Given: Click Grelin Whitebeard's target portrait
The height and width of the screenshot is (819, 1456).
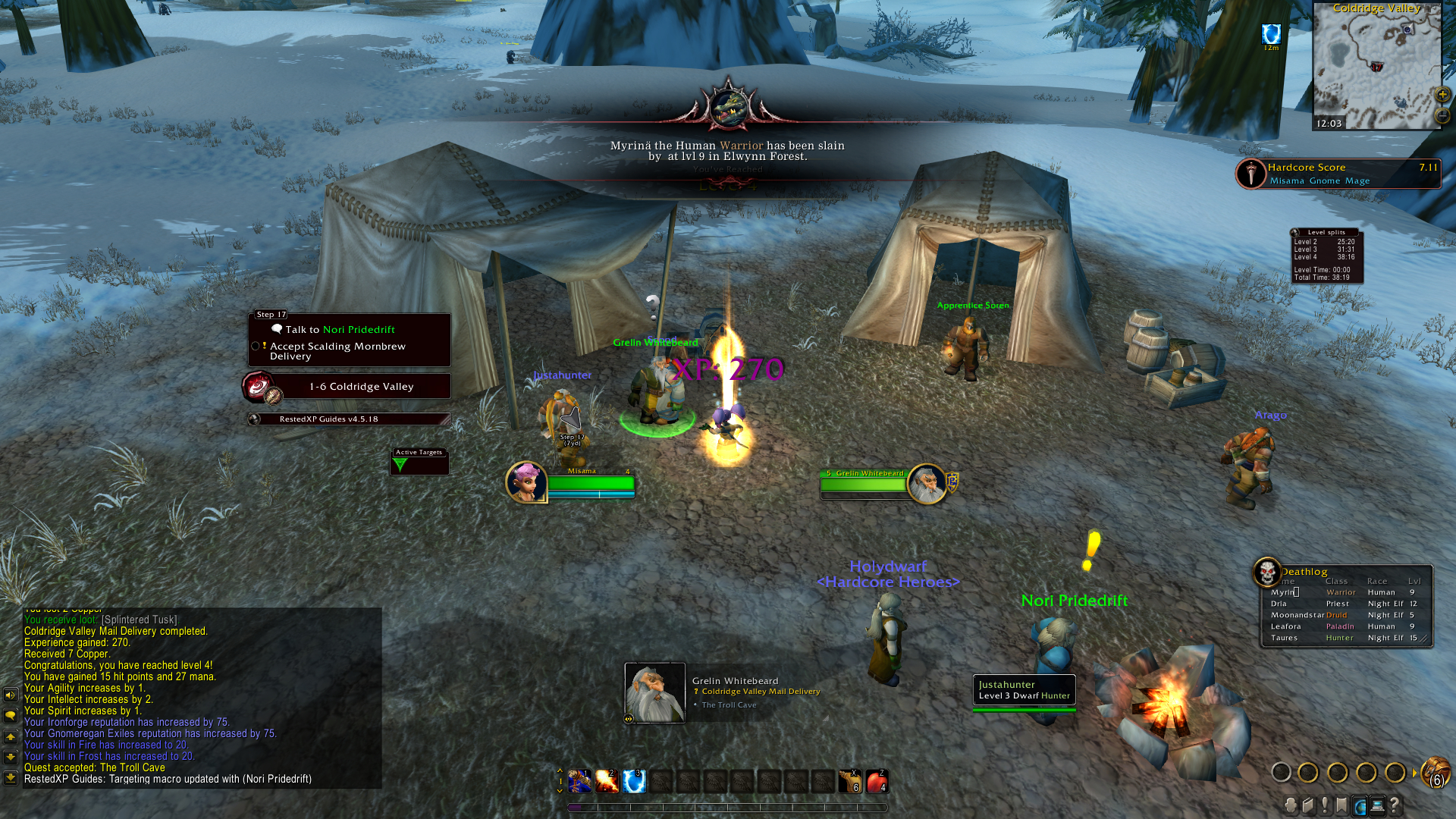Looking at the screenshot, I should tap(927, 484).
